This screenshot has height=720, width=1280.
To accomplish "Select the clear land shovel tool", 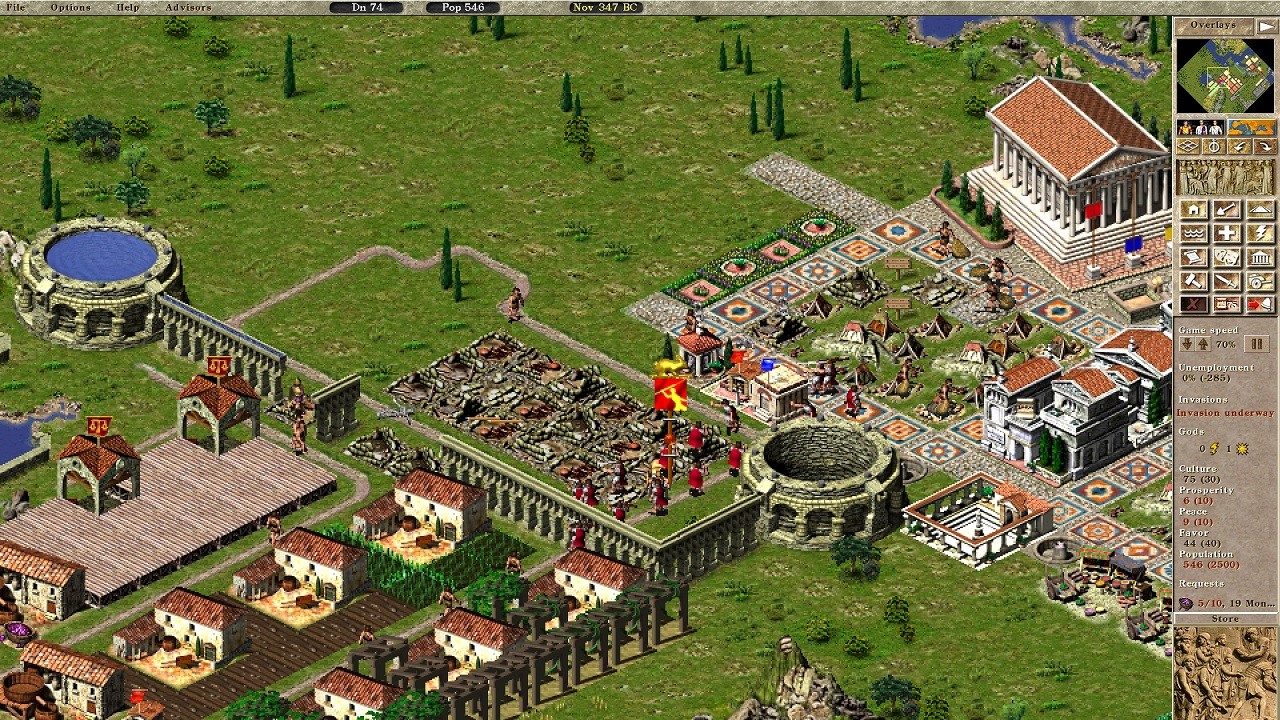I will click(x=1225, y=210).
